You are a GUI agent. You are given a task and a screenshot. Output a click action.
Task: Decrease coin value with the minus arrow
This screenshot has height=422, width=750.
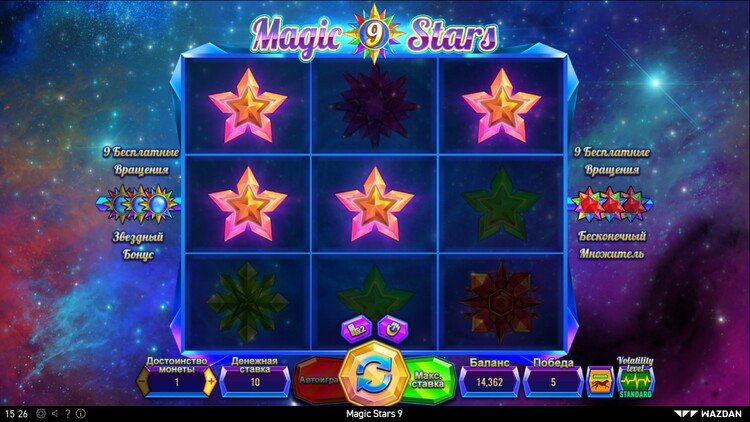(x=141, y=382)
